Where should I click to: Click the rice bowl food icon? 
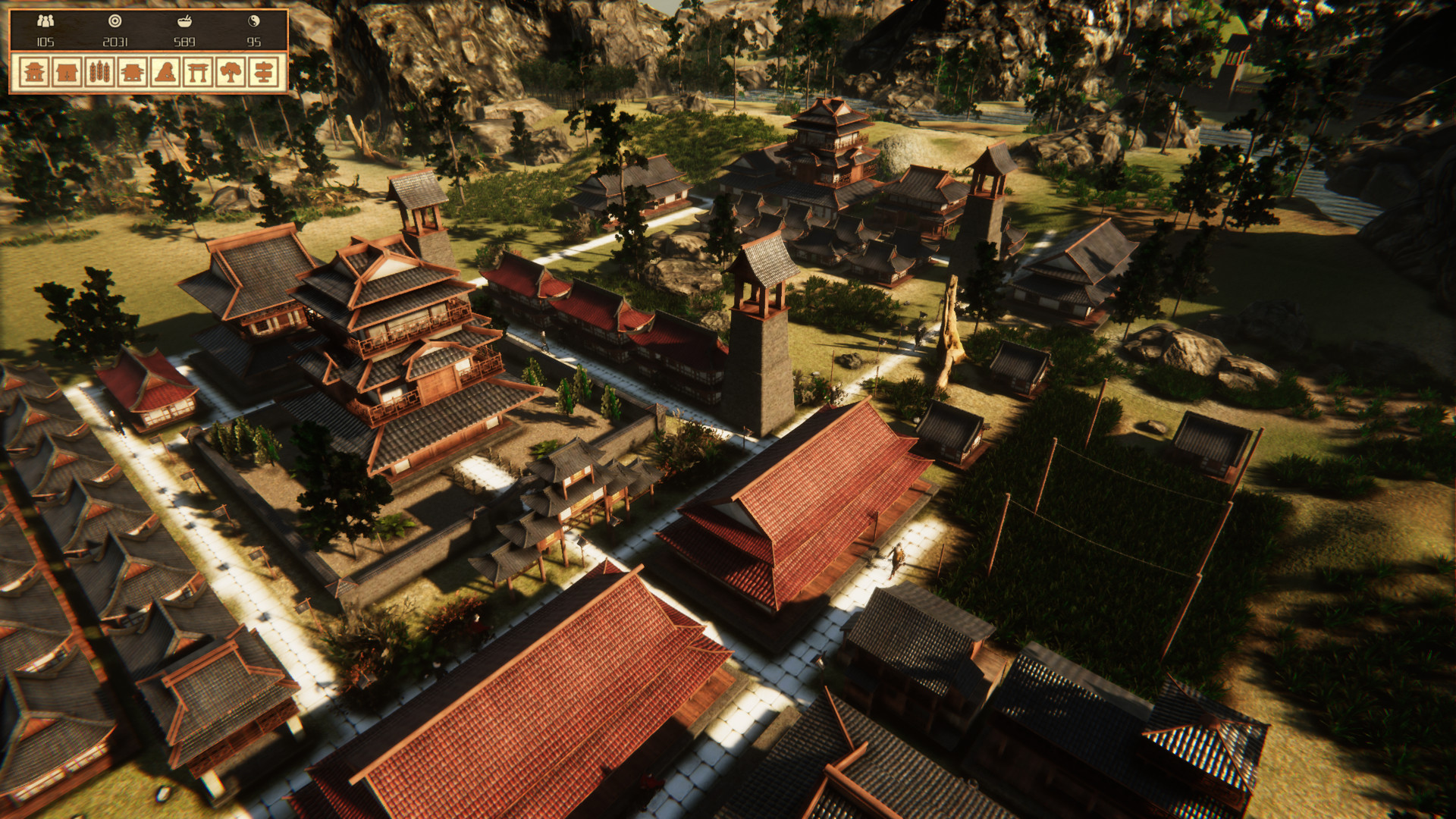[x=184, y=20]
